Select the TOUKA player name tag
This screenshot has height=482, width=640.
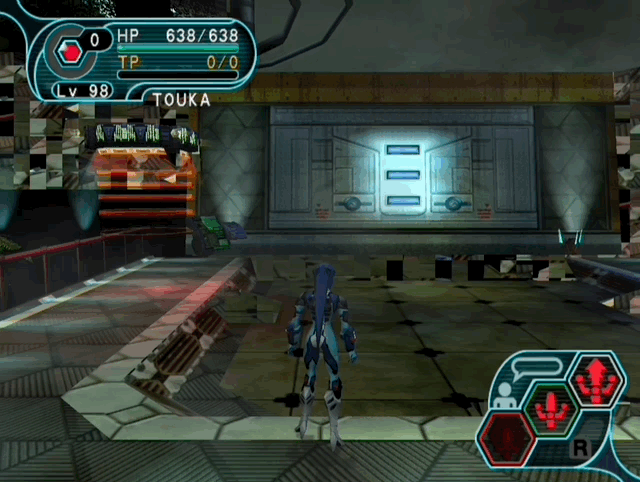(x=182, y=100)
